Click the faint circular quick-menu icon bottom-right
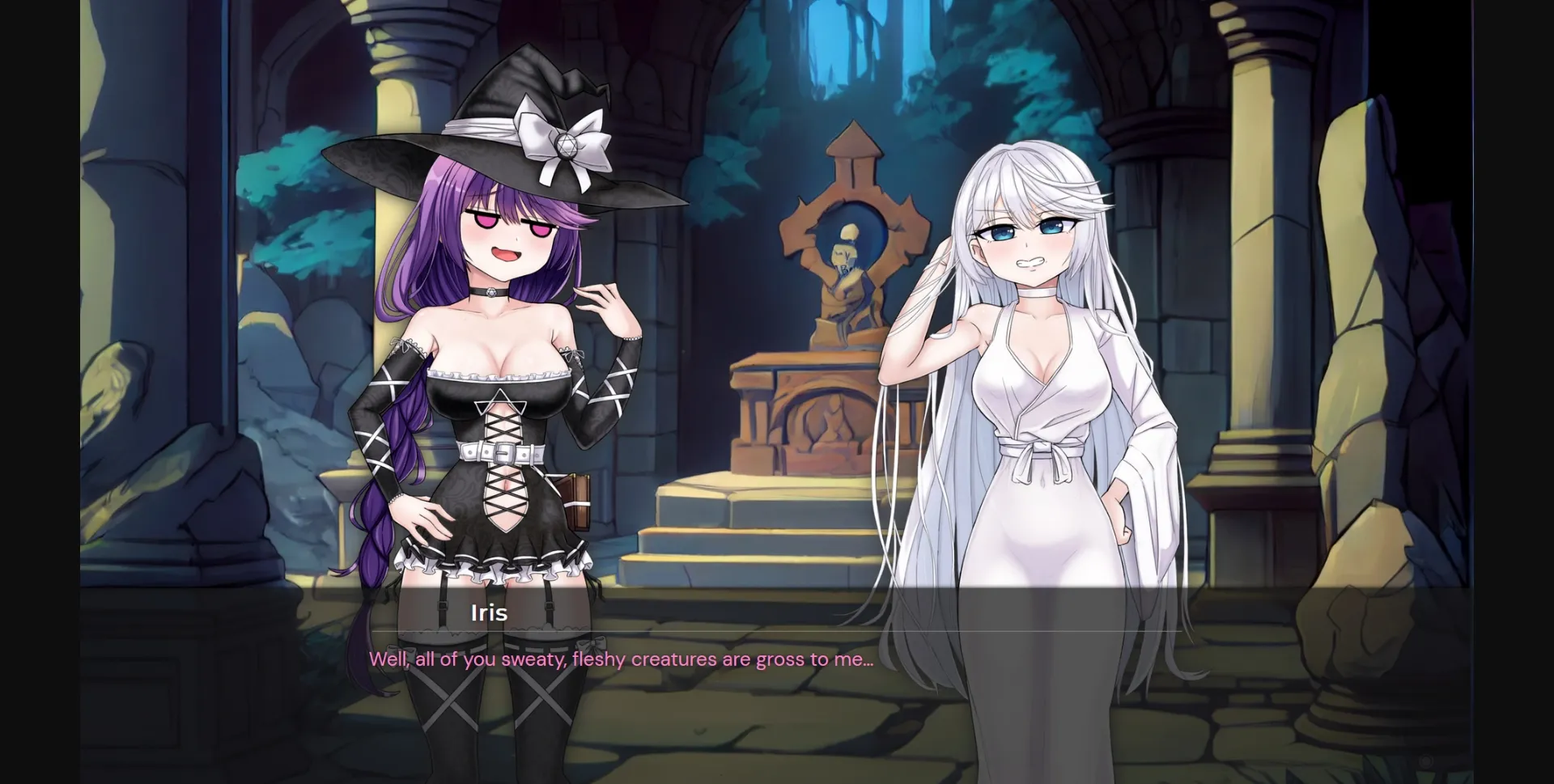The image size is (1554, 784). 1426,761
